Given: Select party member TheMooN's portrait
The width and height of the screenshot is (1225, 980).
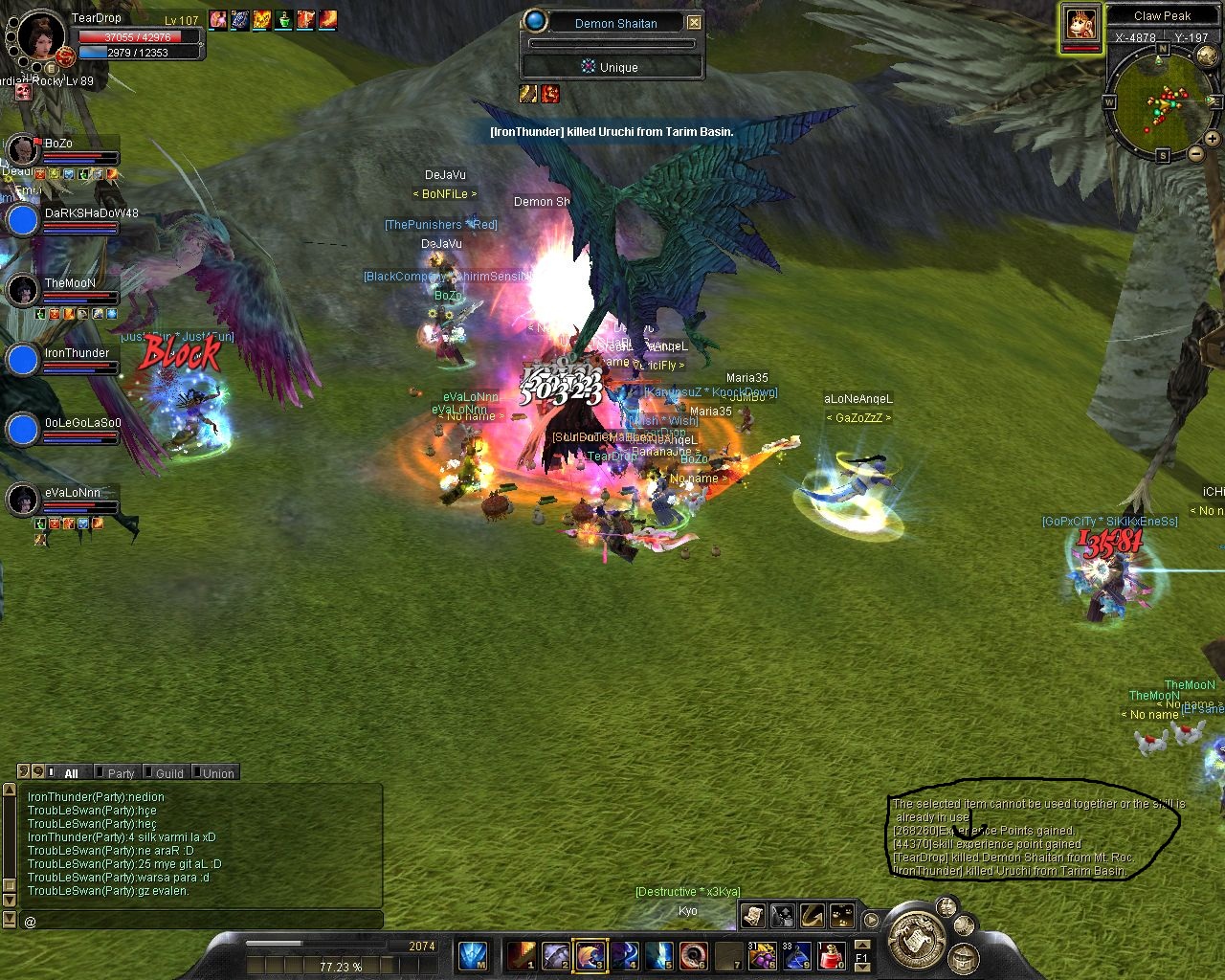Looking at the screenshot, I should tap(23, 290).
